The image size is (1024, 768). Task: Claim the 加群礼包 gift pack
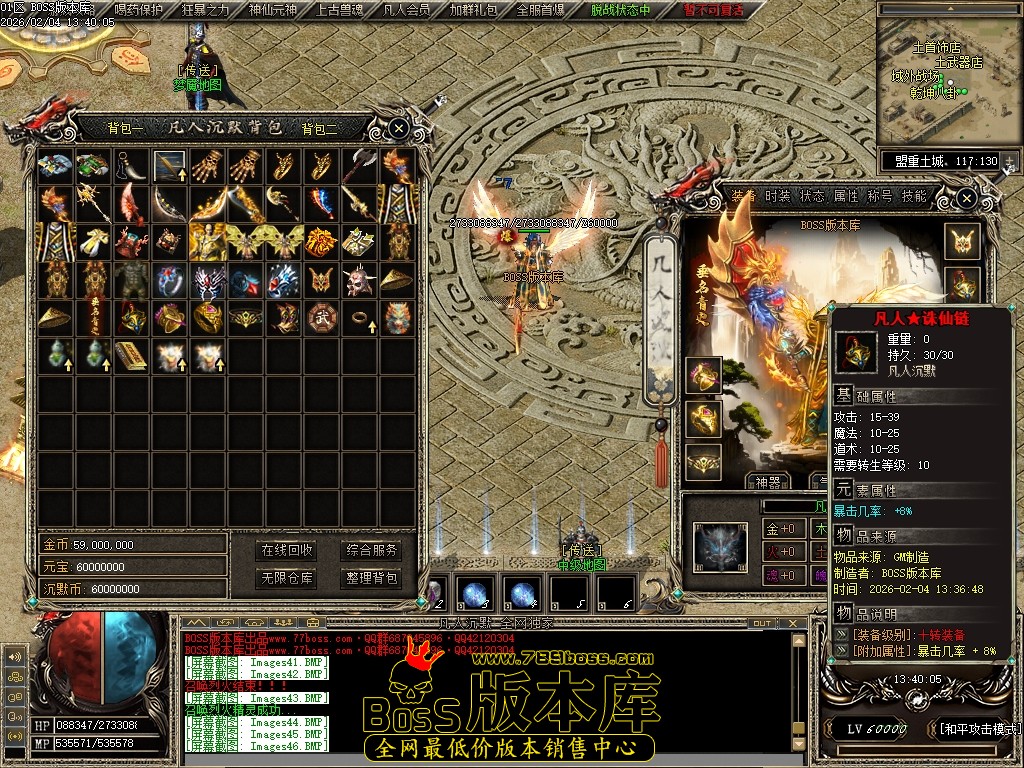[474, 11]
